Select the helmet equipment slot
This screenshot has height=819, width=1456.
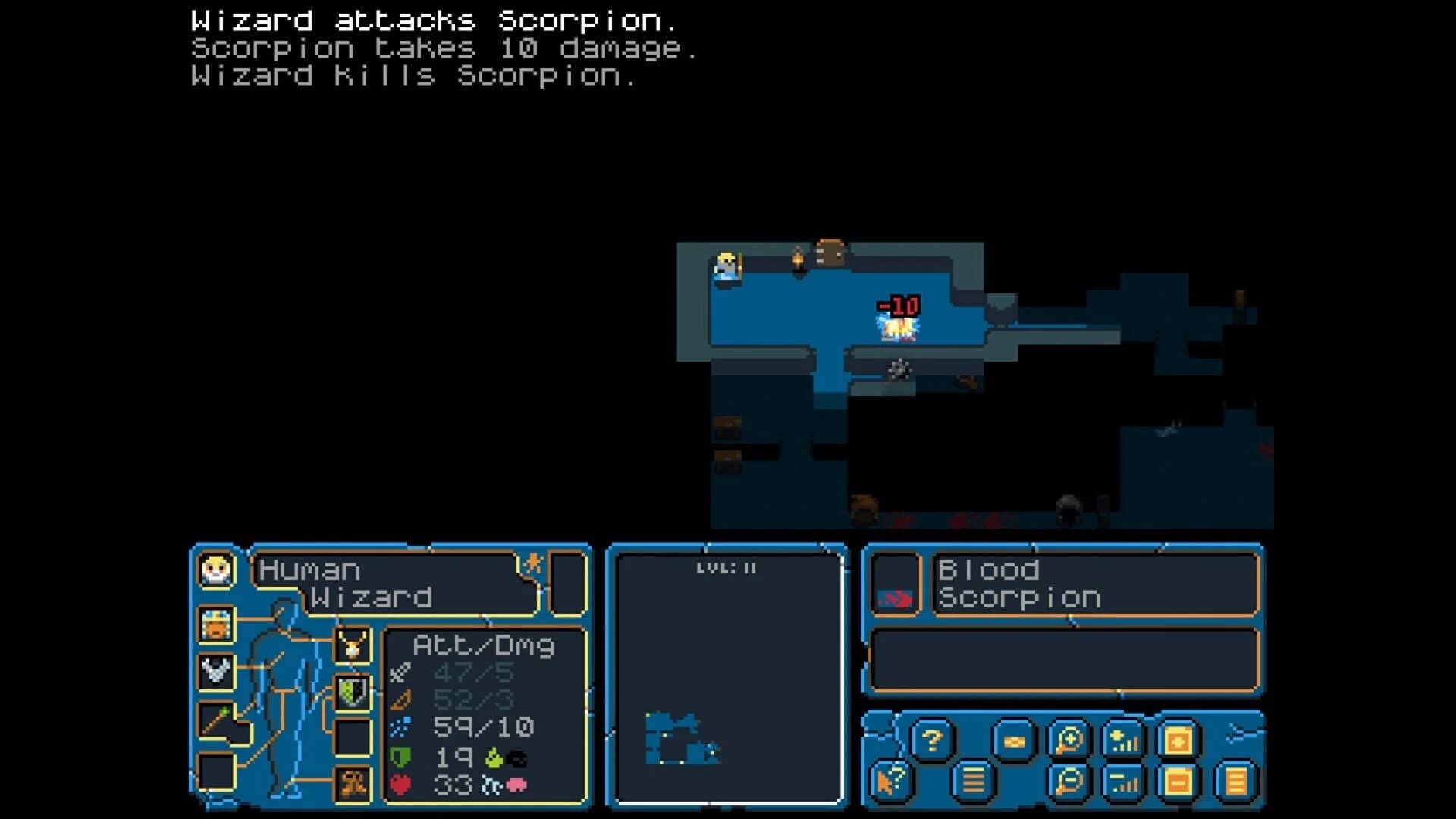(x=215, y=625)
